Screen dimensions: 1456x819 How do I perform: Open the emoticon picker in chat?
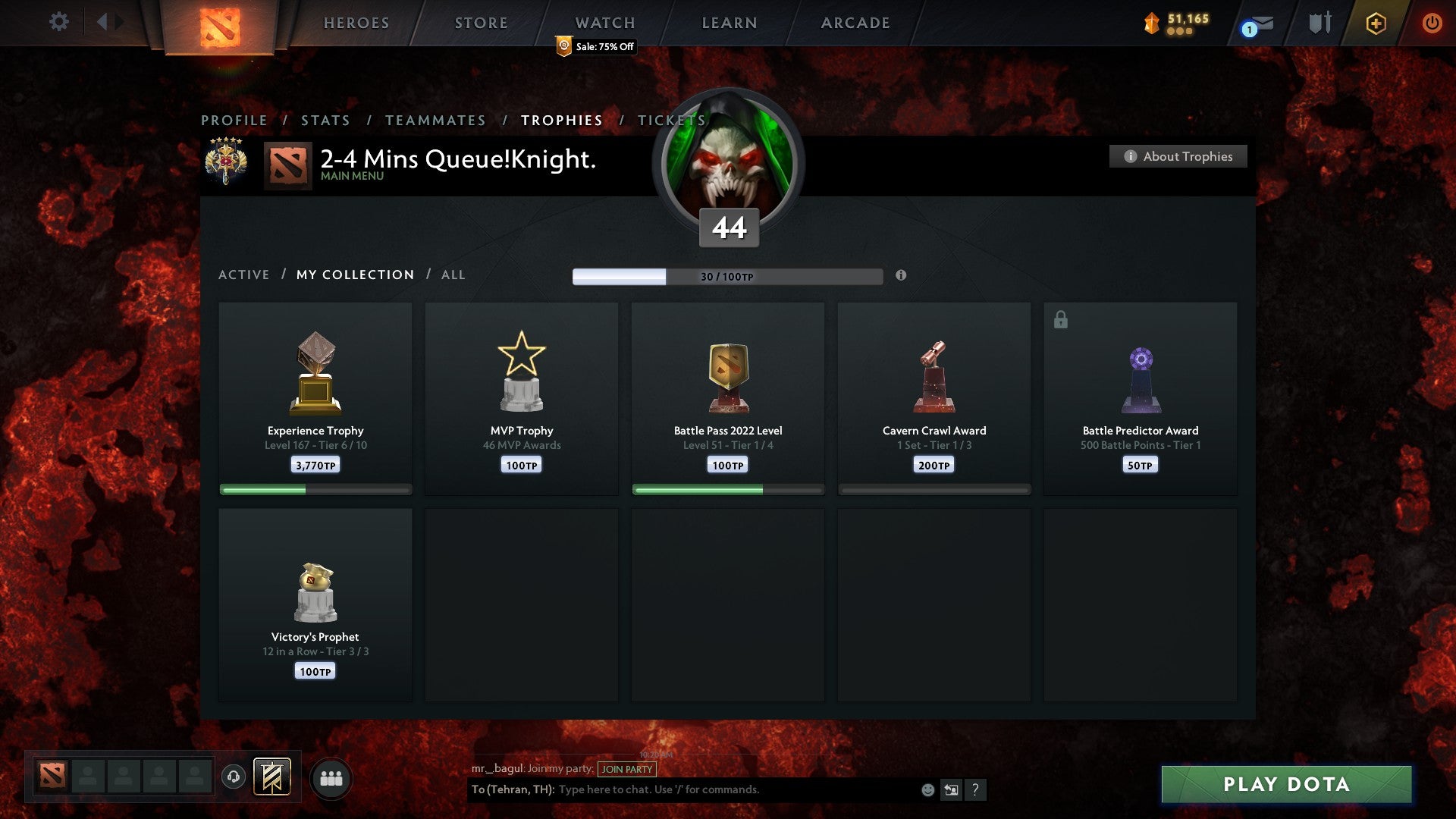pos(927,789)
